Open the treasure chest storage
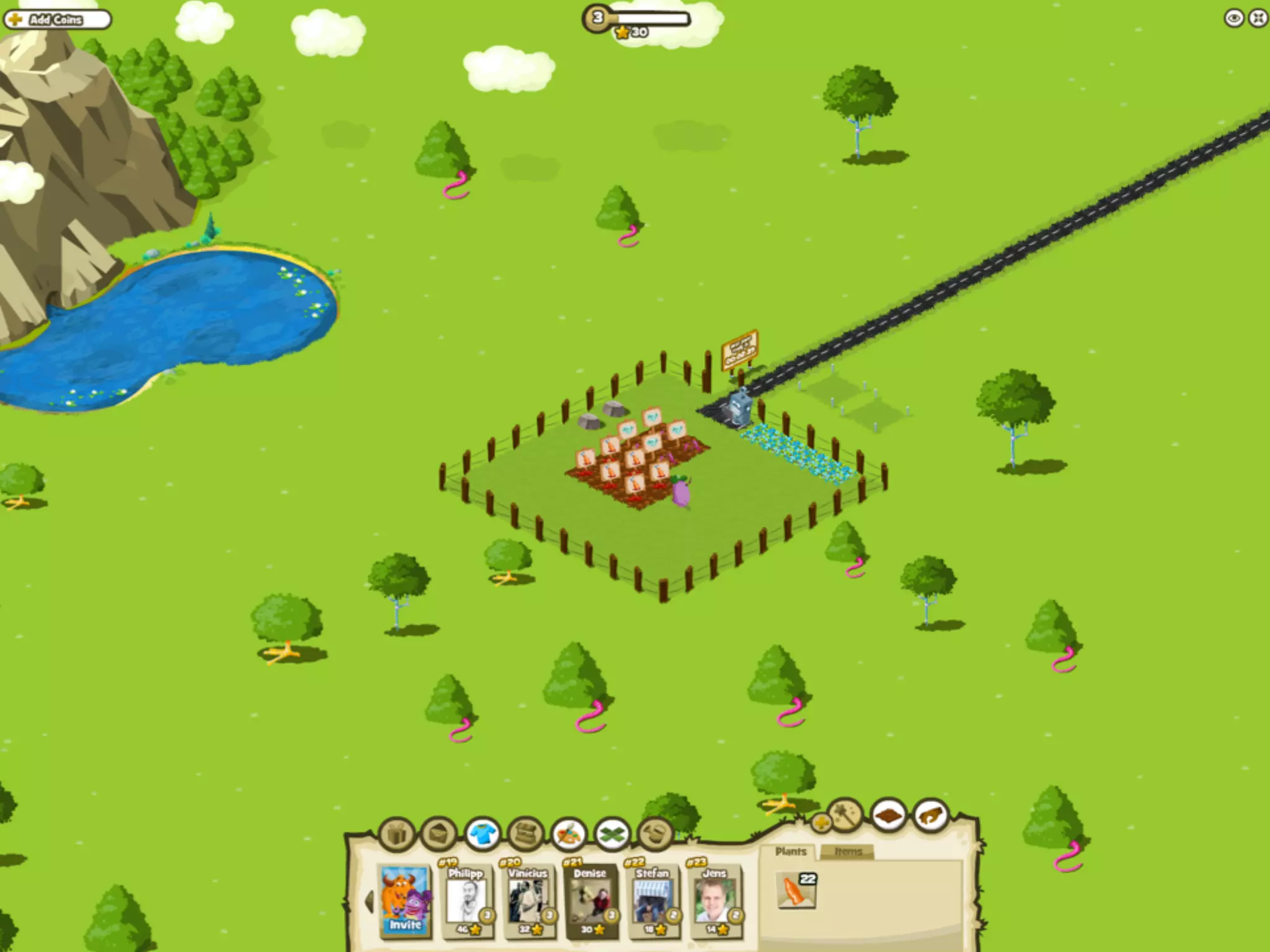The height and width of the screenshot is (952, 1270). pyautogui.click(x=526, y=834)
